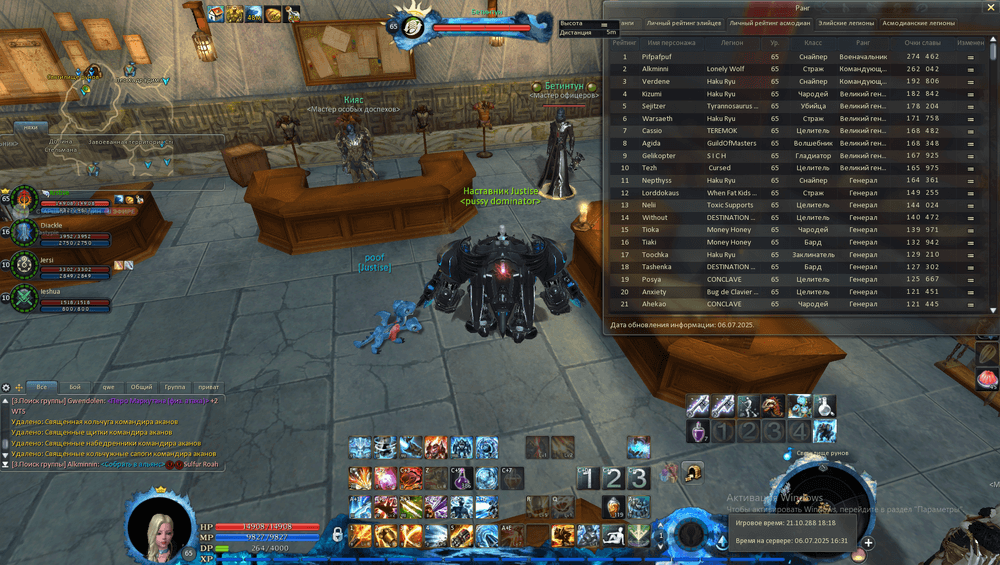Open chat settings gear icon

coord(6,387)
